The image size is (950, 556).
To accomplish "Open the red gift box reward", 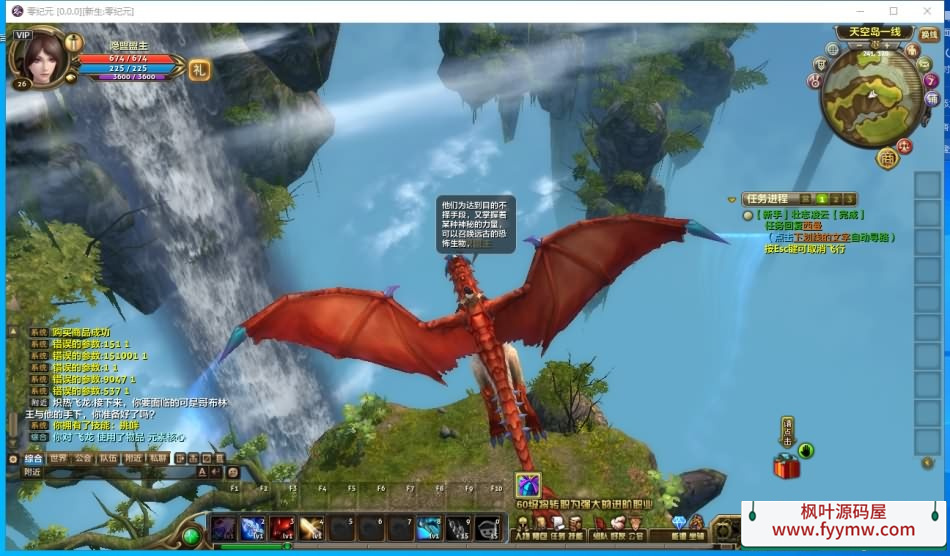I will [x=786, y=466].
